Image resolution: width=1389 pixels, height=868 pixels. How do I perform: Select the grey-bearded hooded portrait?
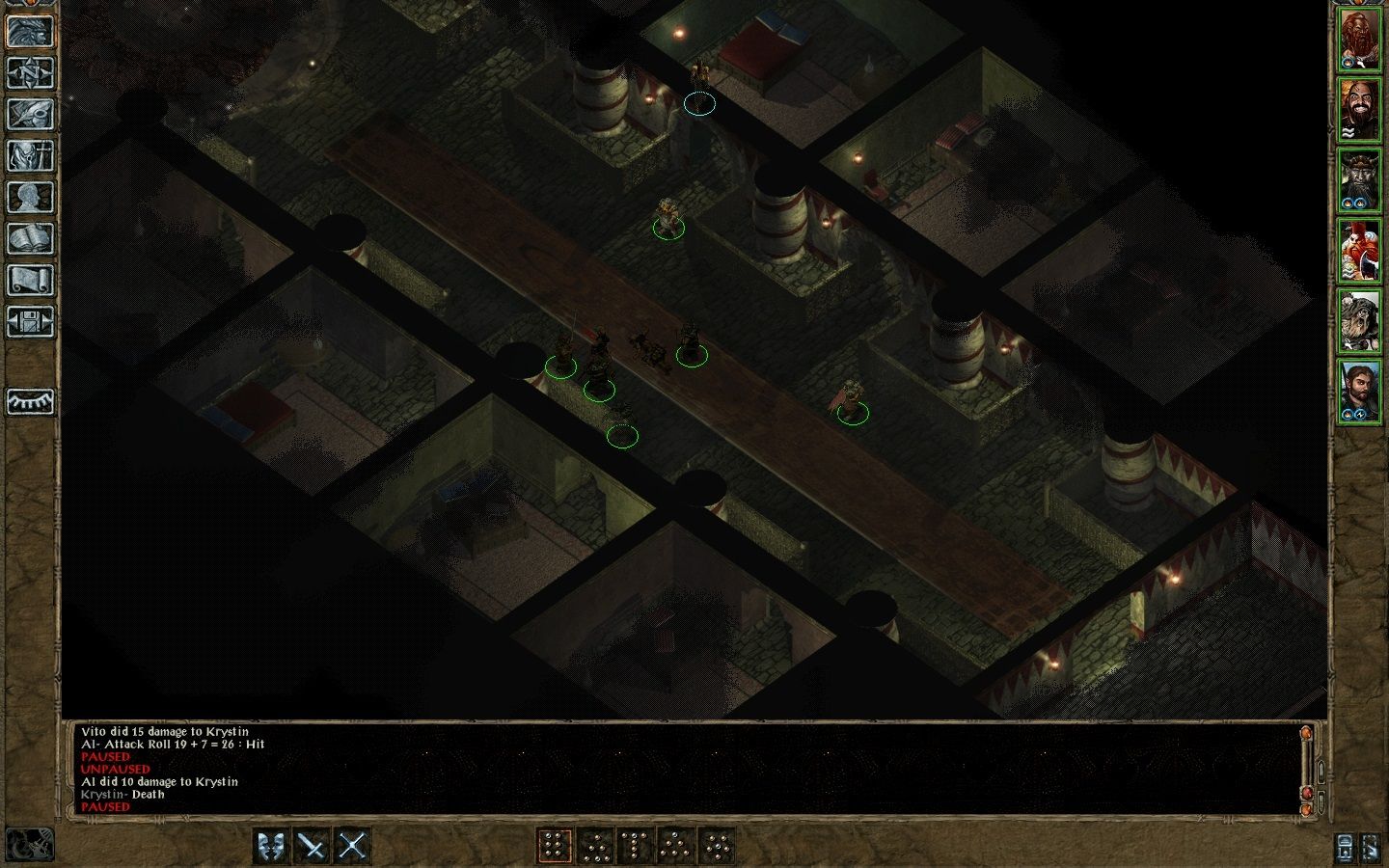point(1359,319)
